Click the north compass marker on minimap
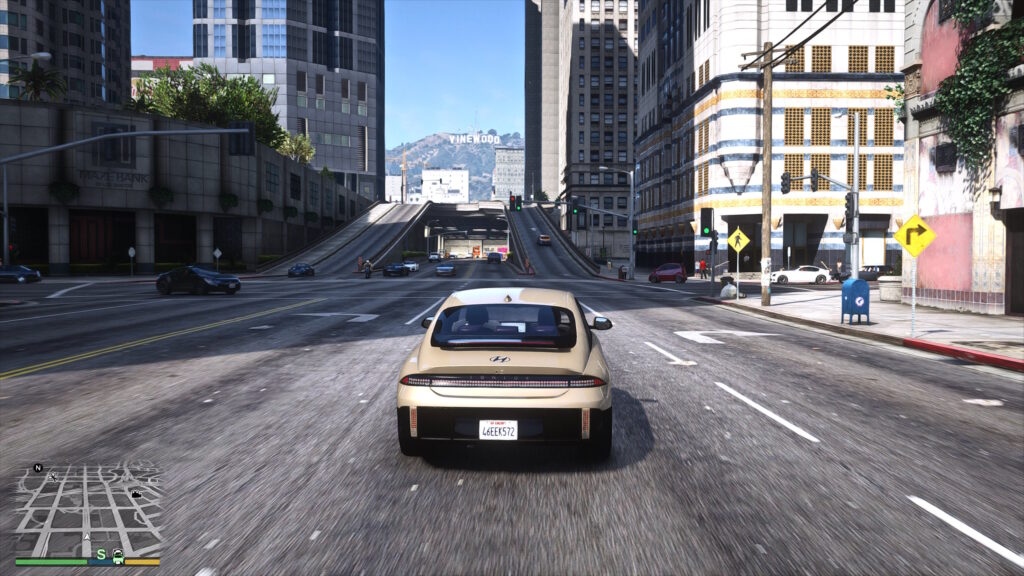1024x576 pixels. point(38,467)
